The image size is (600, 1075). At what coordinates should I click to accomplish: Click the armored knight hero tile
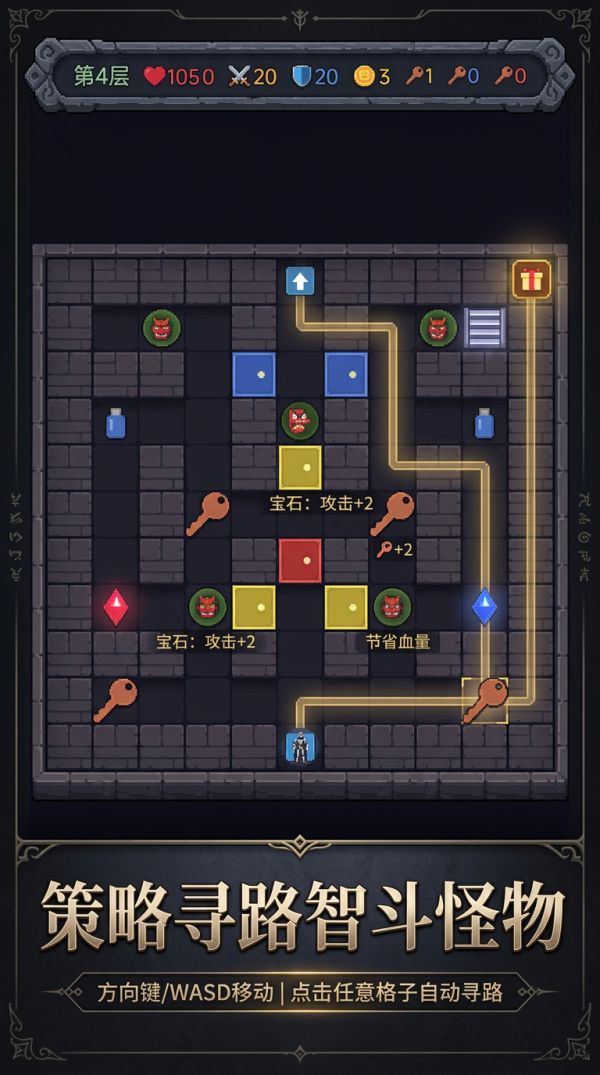pyautogui.click(x=300, y=746)
